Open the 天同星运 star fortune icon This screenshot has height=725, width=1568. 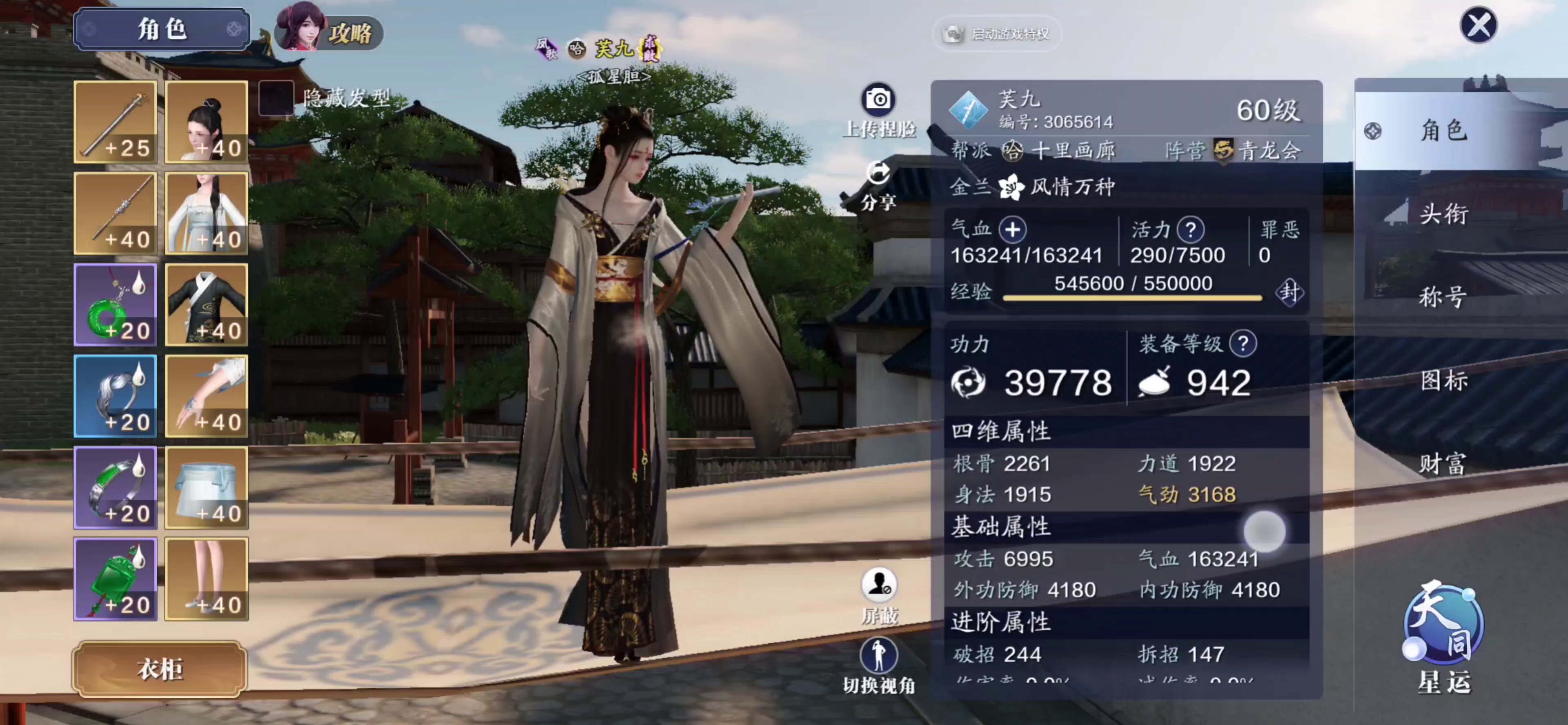coord(1443,627)
